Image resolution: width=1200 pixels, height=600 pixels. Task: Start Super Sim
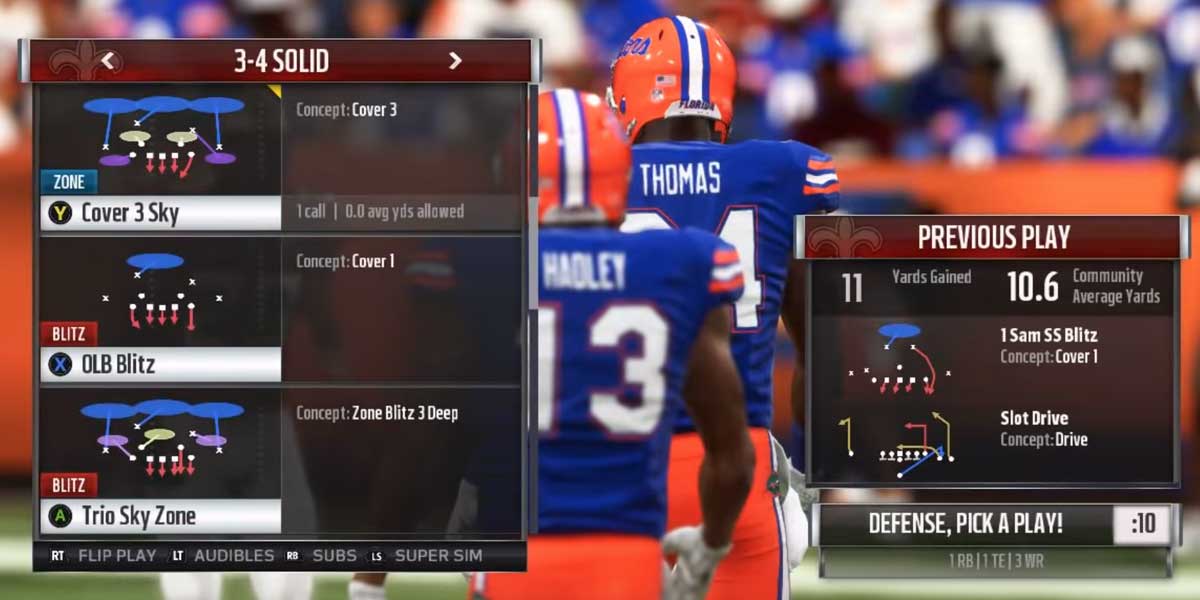pyautogui.click(x=427, y=555)
